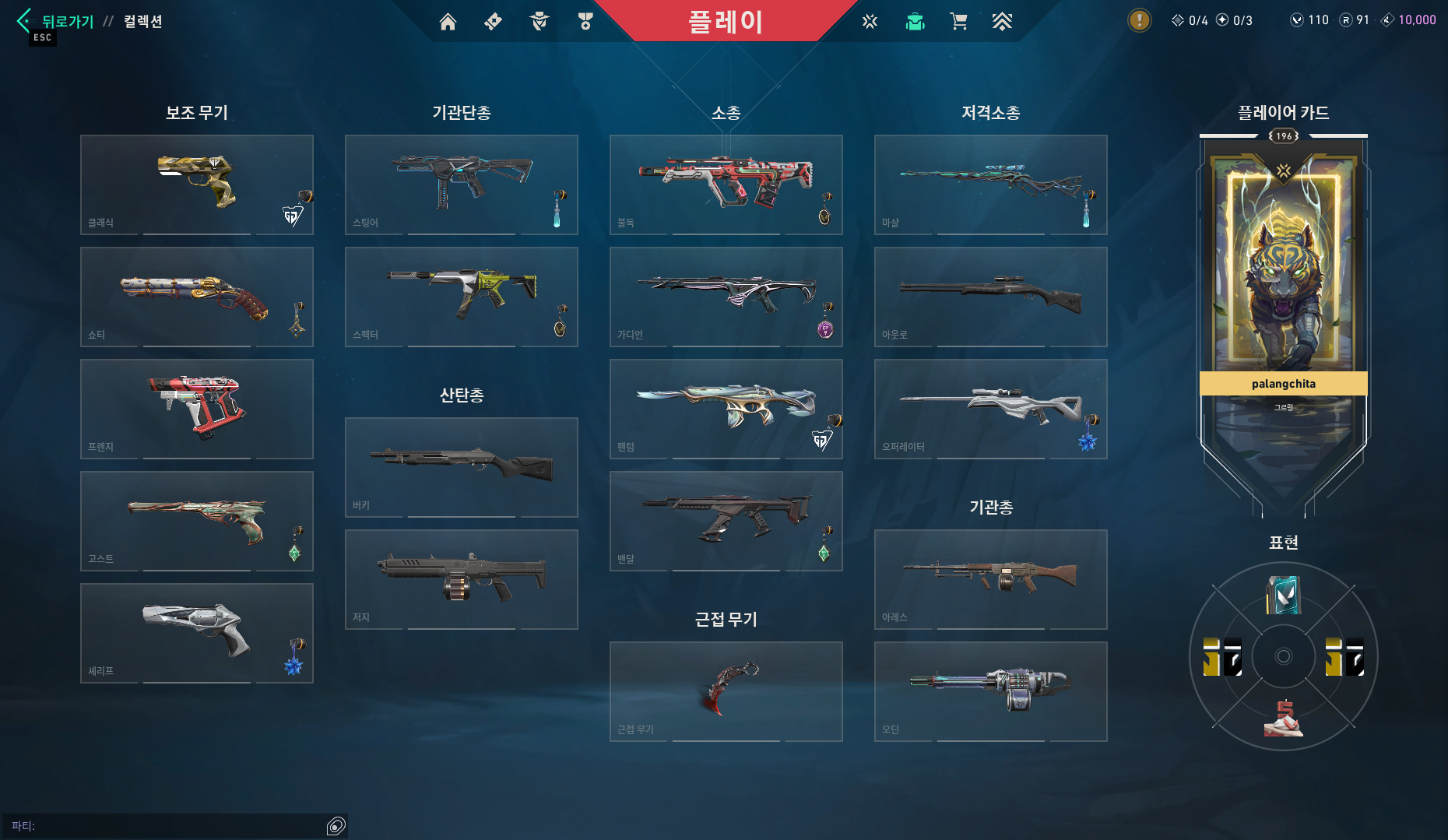
Task: Open the Home screen icon
Action: coord(448,21)
